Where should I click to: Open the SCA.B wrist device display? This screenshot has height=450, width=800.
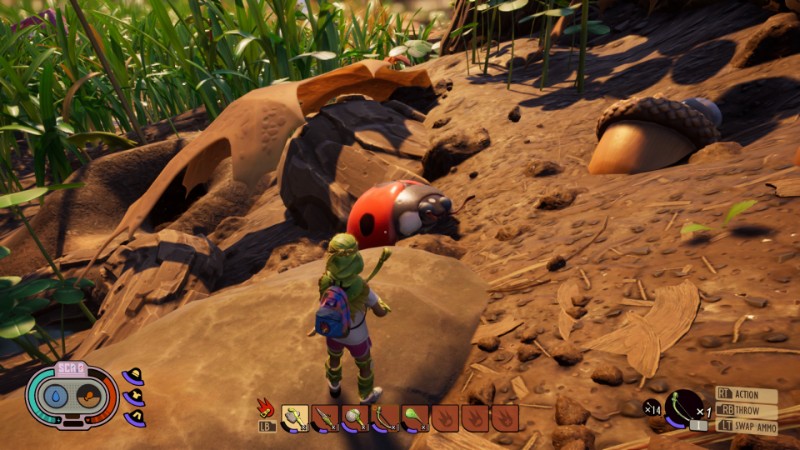point(72,396)
